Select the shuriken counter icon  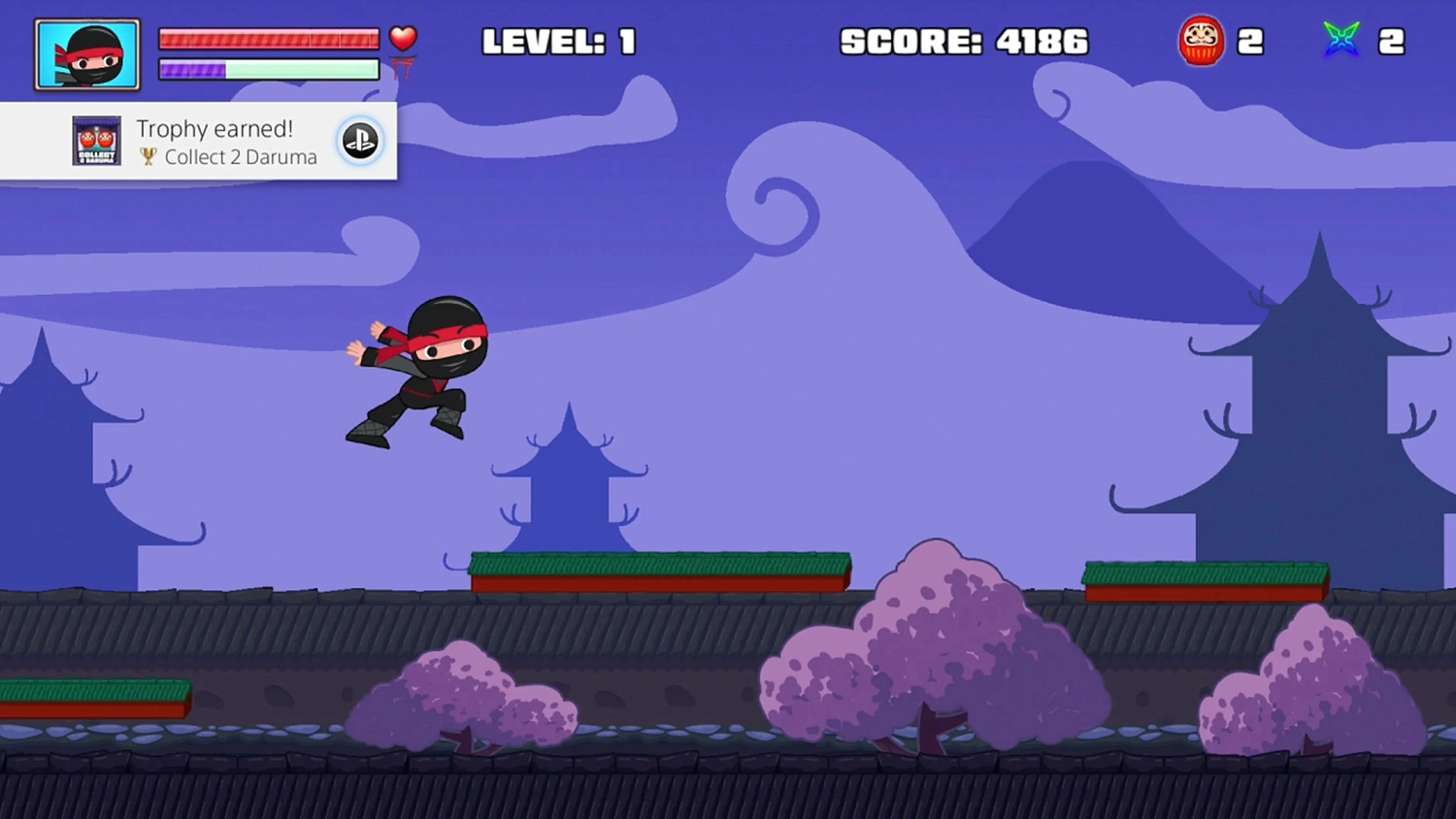click(1341, 40)
